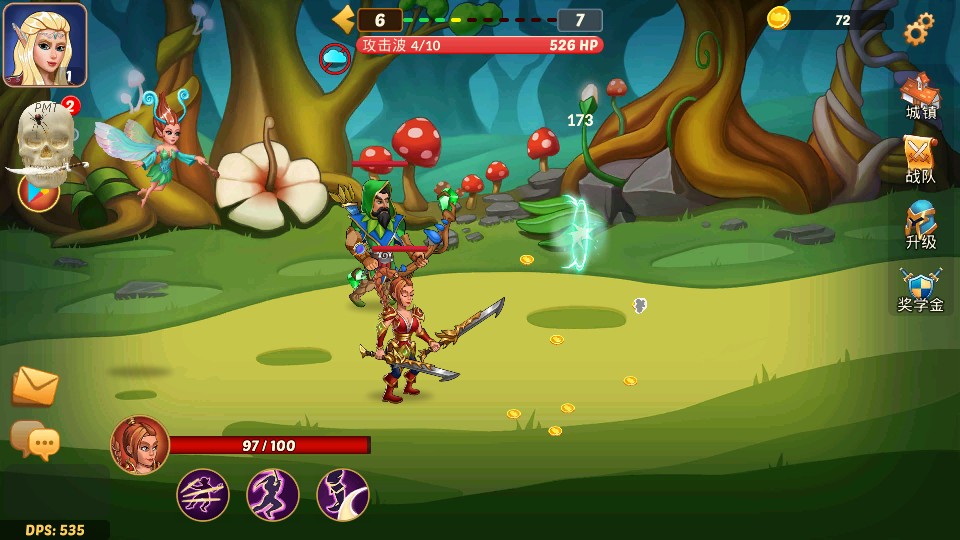Tap the crossed-out cloud icon
Image resolution: width=960 pixels, height=540 pixels.
click(335, 58)
